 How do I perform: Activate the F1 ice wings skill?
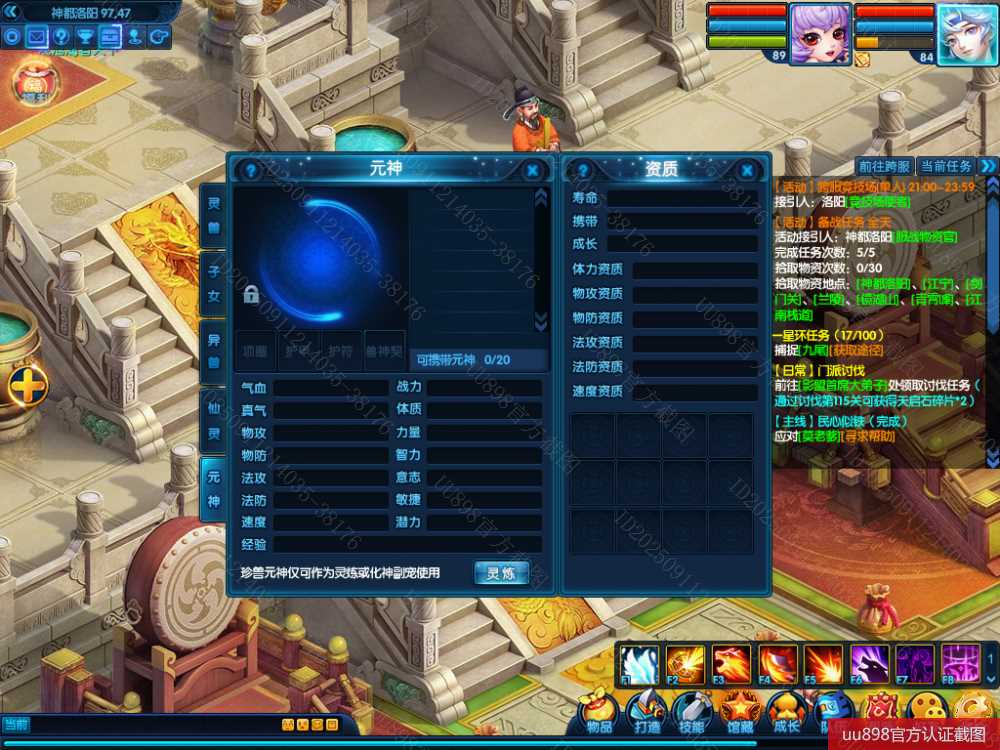tap(638, 664)
